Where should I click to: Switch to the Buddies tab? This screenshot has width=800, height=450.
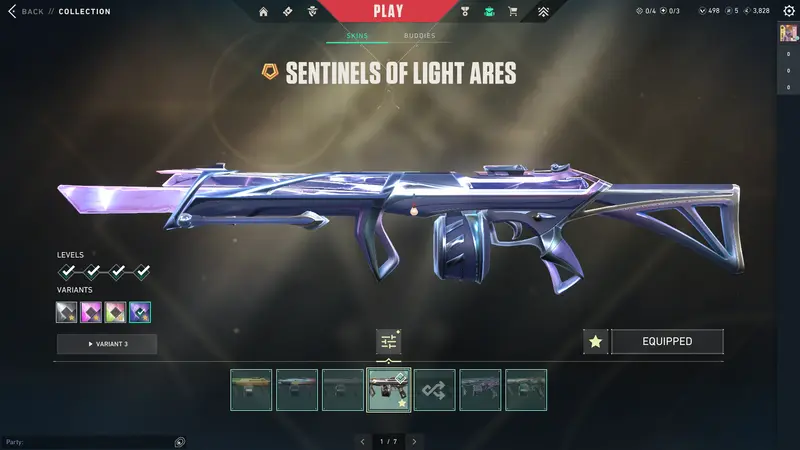click(x=419, y=36)
